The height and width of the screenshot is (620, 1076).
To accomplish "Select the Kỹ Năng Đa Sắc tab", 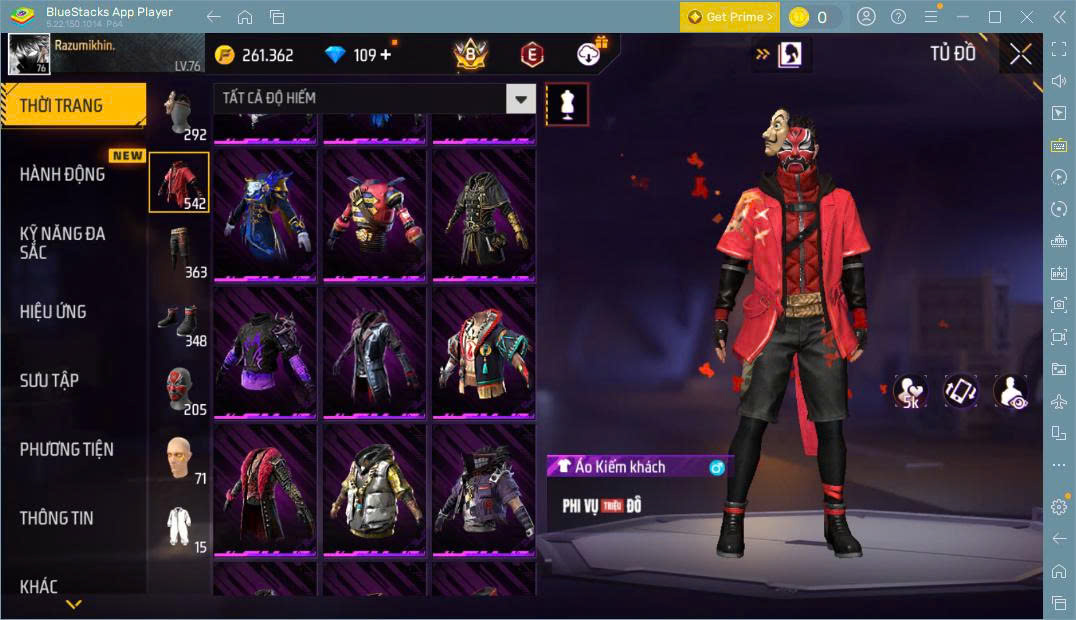I will click(63, 243).
